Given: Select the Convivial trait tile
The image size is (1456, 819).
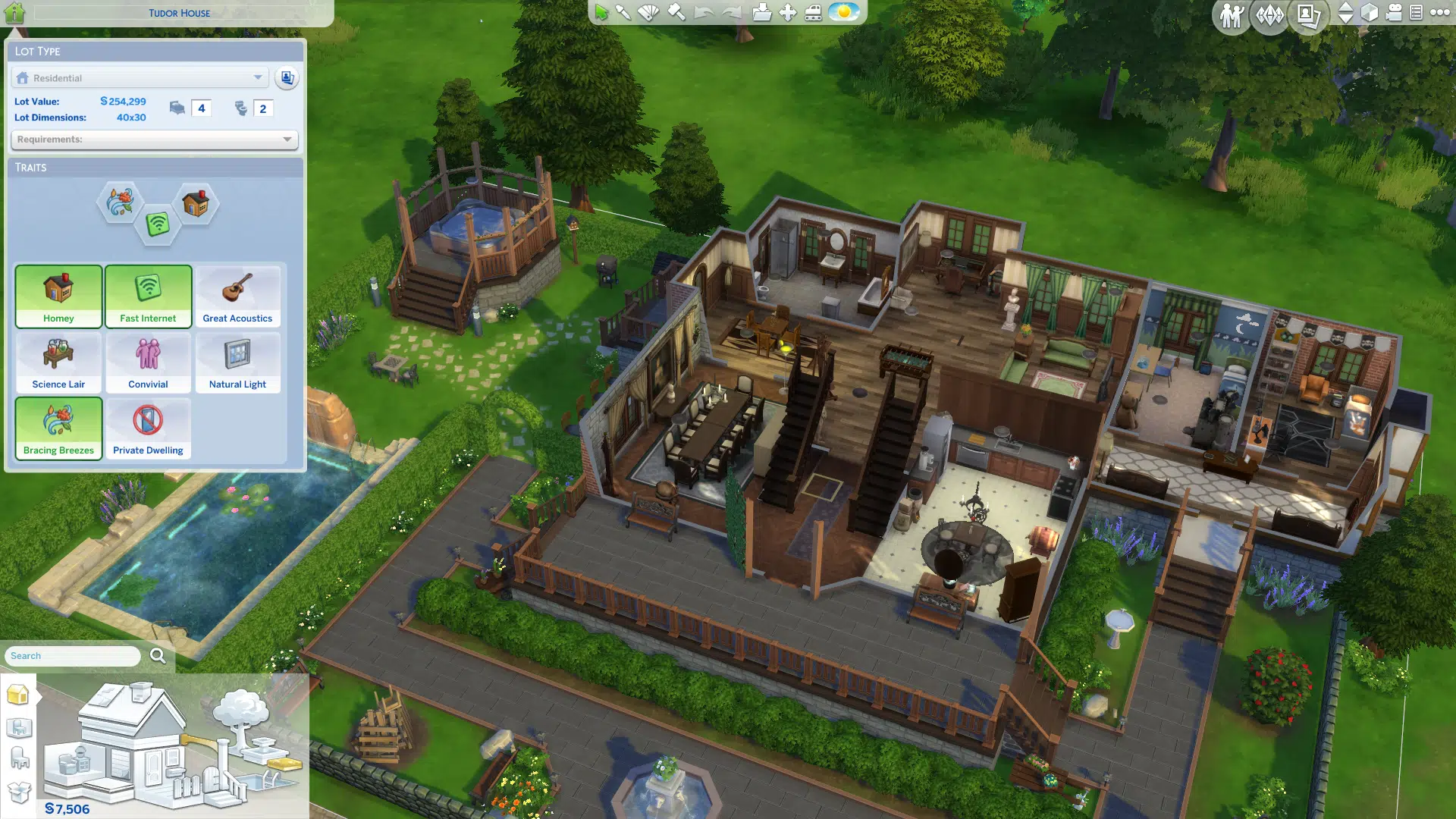Looking at the screenshot, I should click(148, 362).
